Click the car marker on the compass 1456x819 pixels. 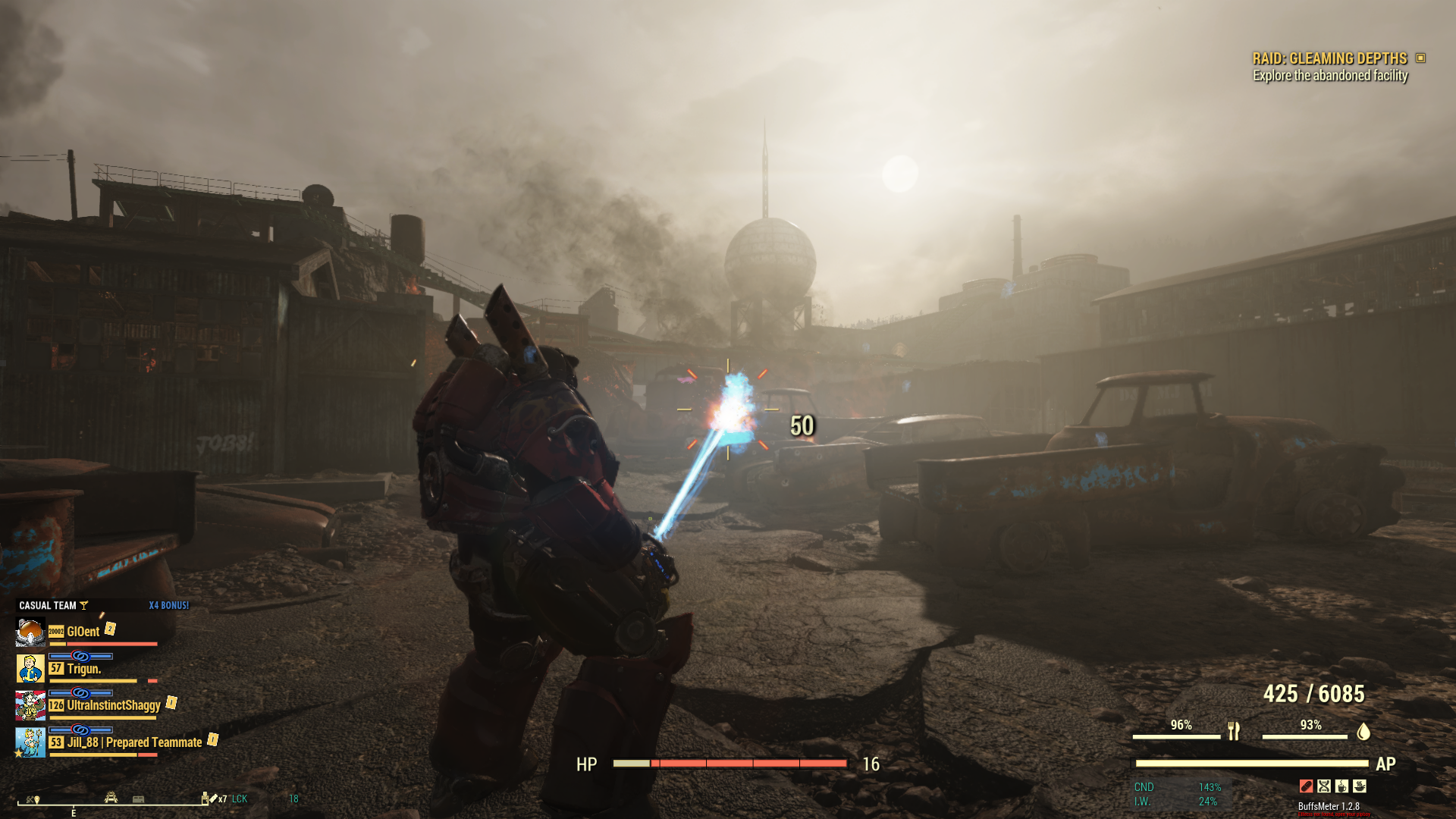pyautogui.click(x=111, y=797)
